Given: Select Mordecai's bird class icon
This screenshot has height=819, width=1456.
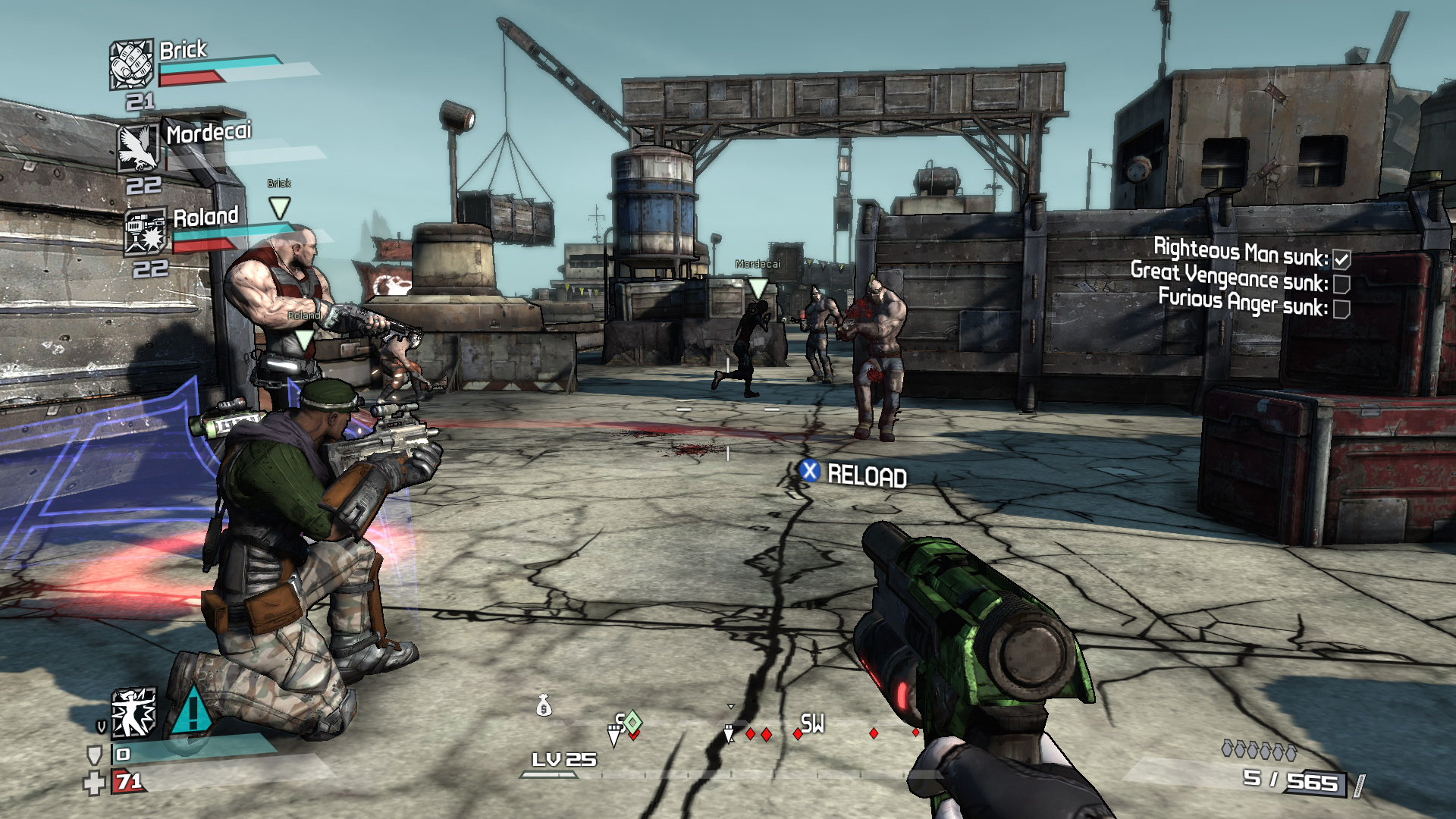Looking at the screenshot, I should click(138, 148).
